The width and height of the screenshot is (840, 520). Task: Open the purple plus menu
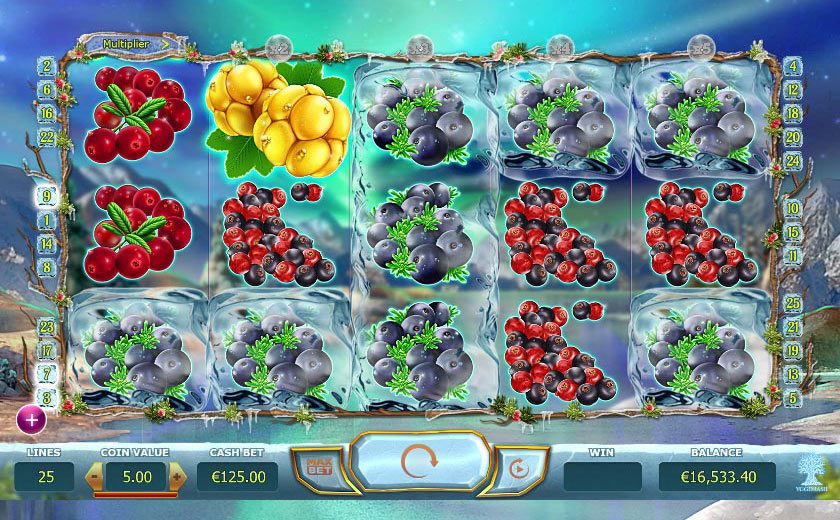click(31, 420)
